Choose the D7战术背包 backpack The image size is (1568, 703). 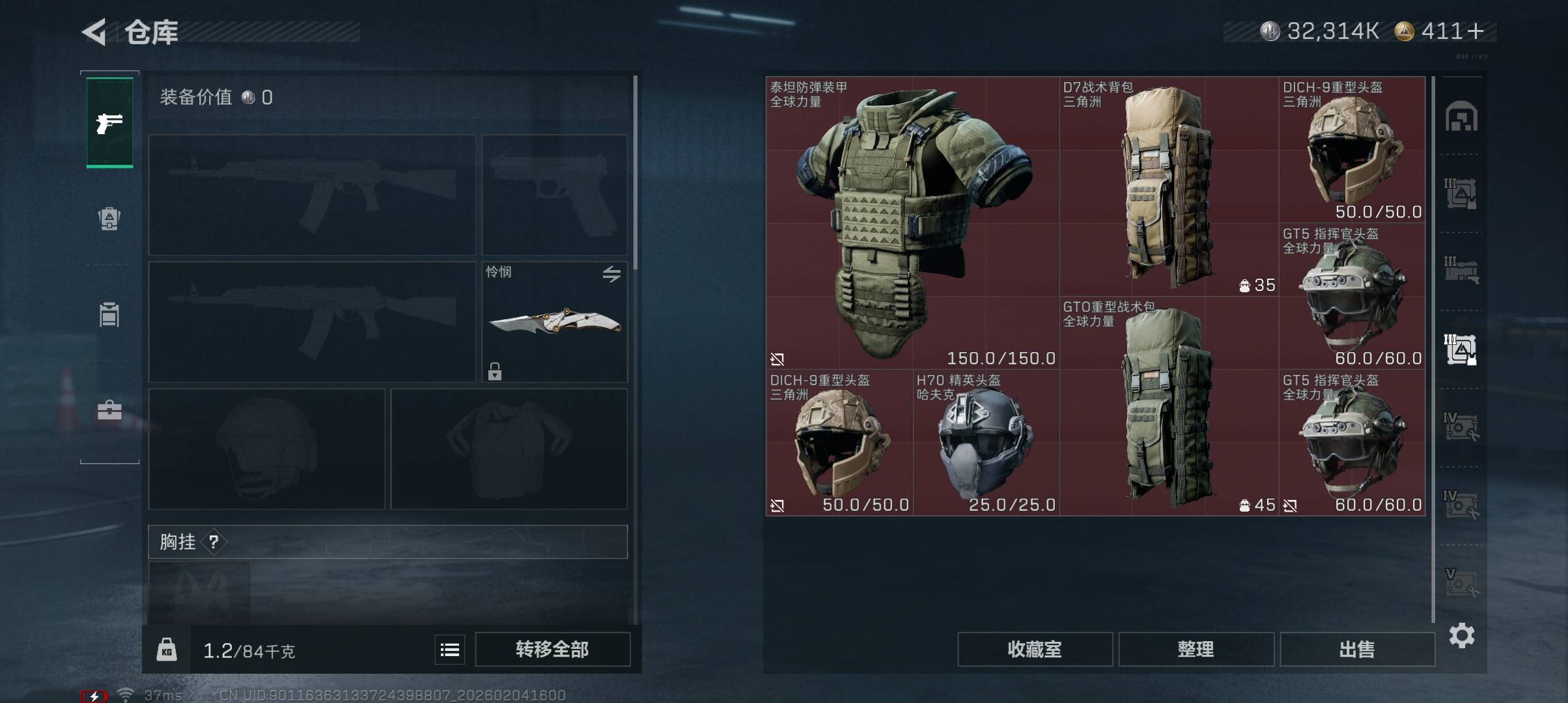click(1169, 187)
